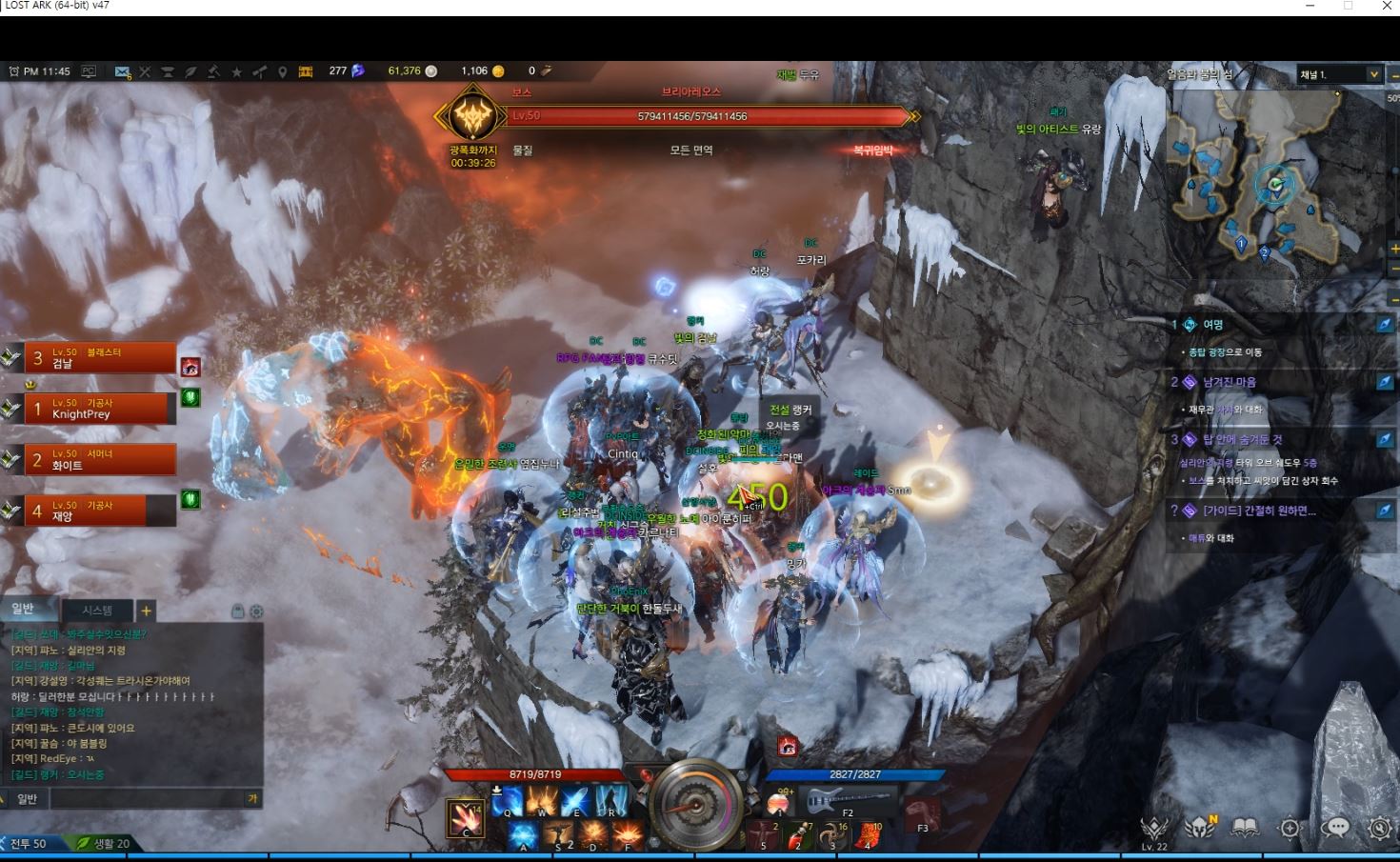
Task: Select the bass guitar item in F2 slot
Action: [848, 802]
